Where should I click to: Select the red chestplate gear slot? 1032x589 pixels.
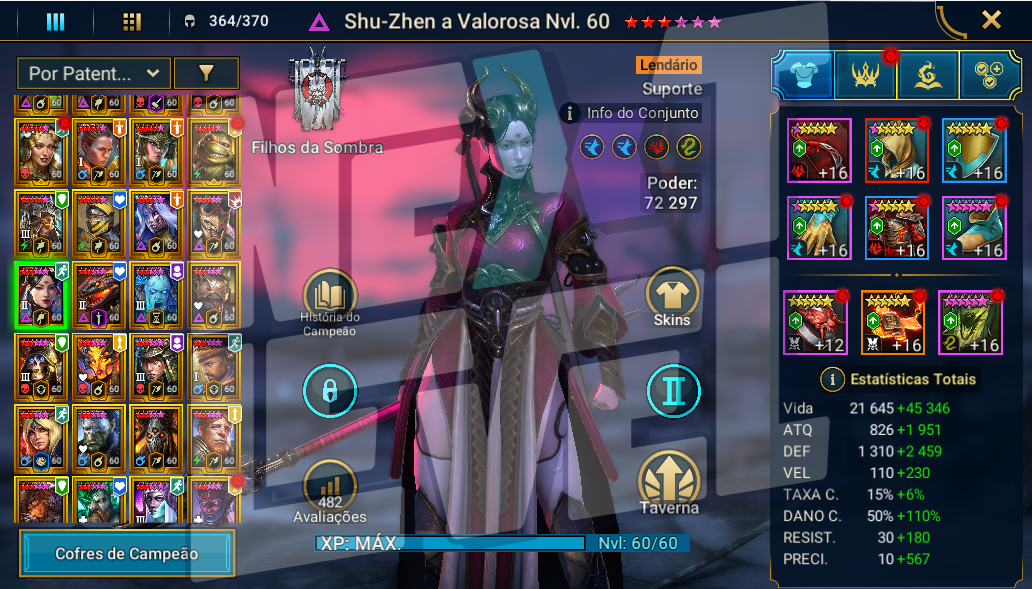point(896,229)
